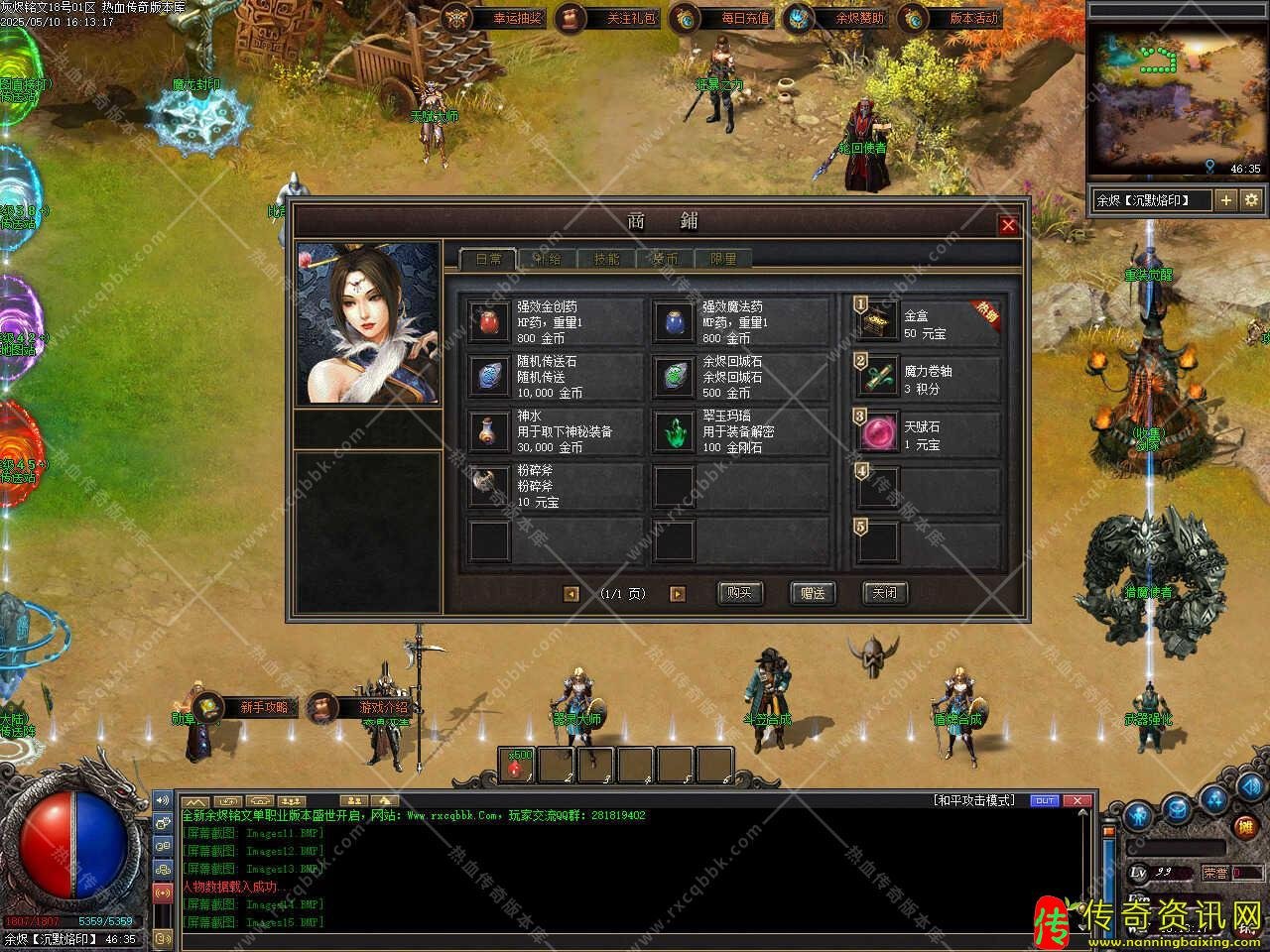Viewport: 1270px width, 952px height.
Task: Choose the 天赋石 pink talent stone
Action: pyautogui.click(x=879, y=433)
